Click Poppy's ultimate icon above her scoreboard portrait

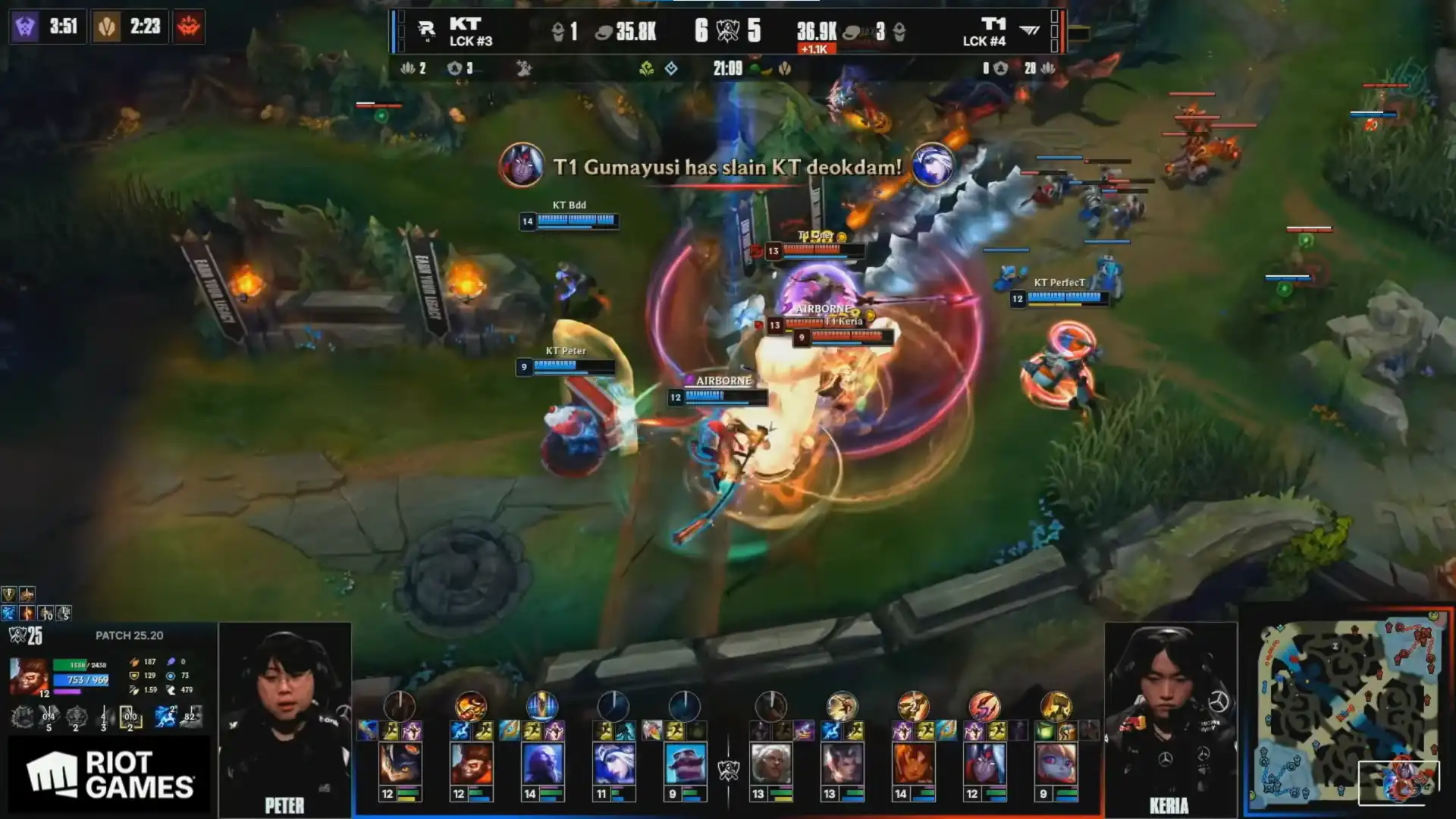coord(1056,706)
